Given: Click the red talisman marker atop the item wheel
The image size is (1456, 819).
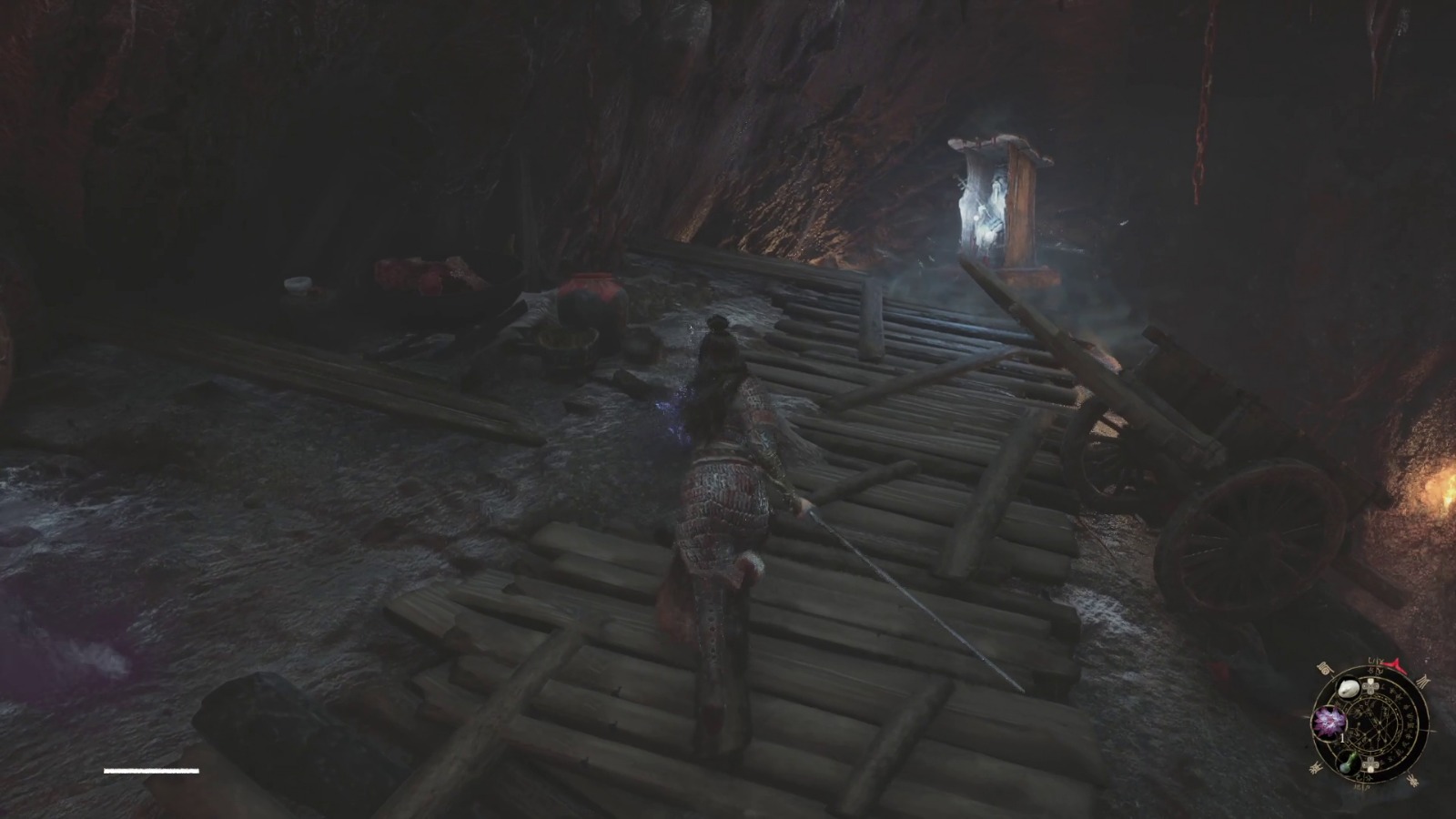Looking at the screenshot, I should pyautogui.click(x=1393, y=665).
